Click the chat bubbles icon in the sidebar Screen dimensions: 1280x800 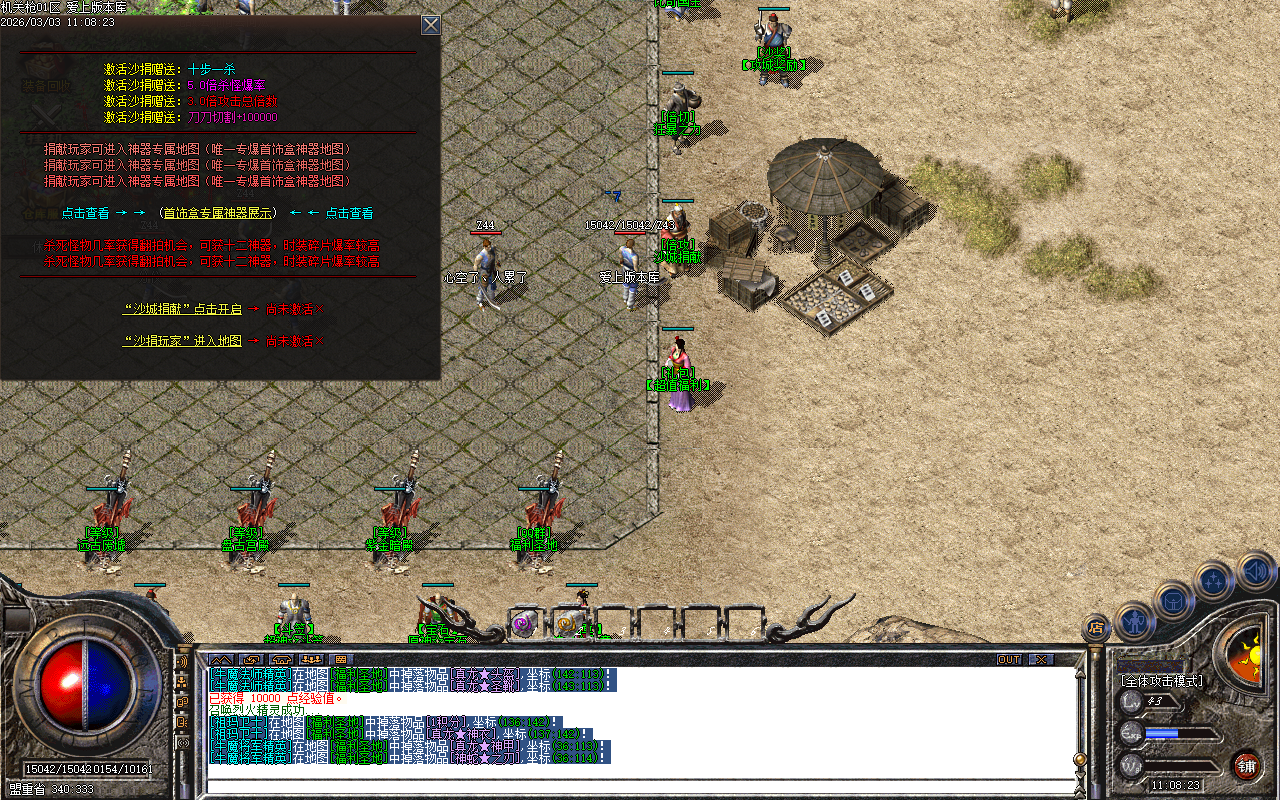(184, 700)
